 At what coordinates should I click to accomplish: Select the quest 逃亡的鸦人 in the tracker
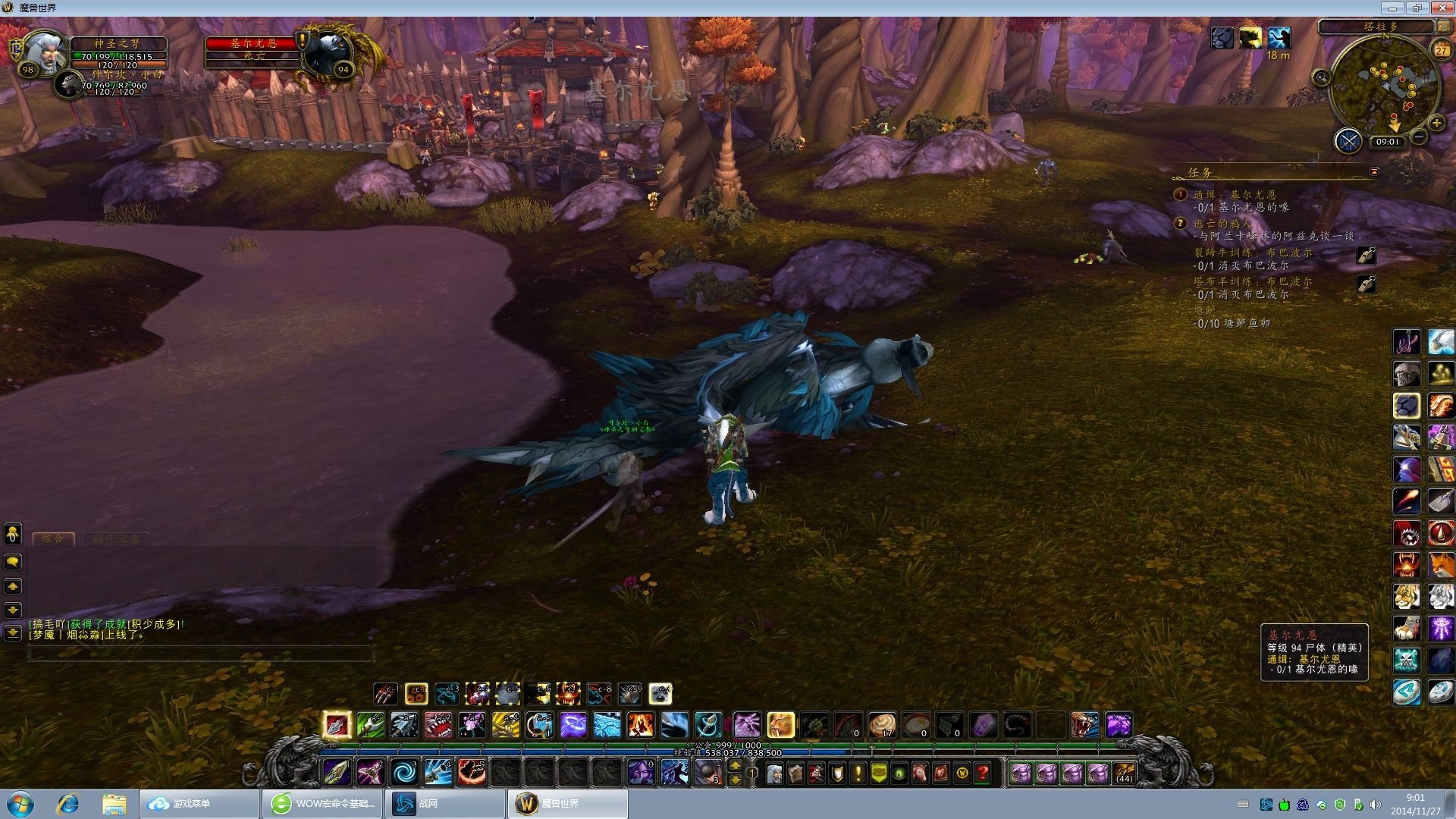click(x=1222, y=224)
